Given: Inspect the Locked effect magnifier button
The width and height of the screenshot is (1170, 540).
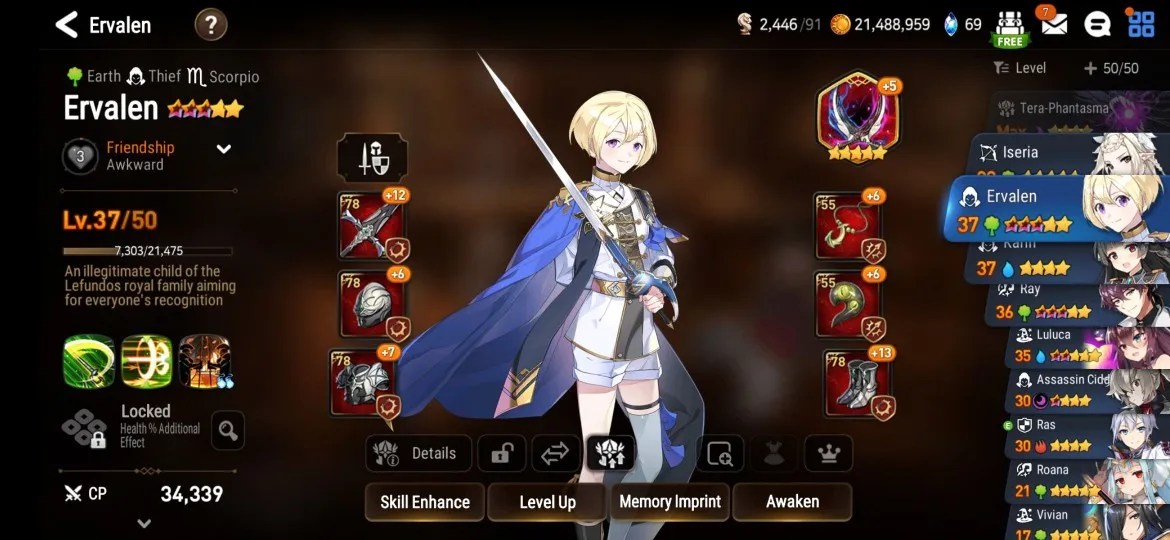Looking at the screenshot, I should click(x=228, y=431).
